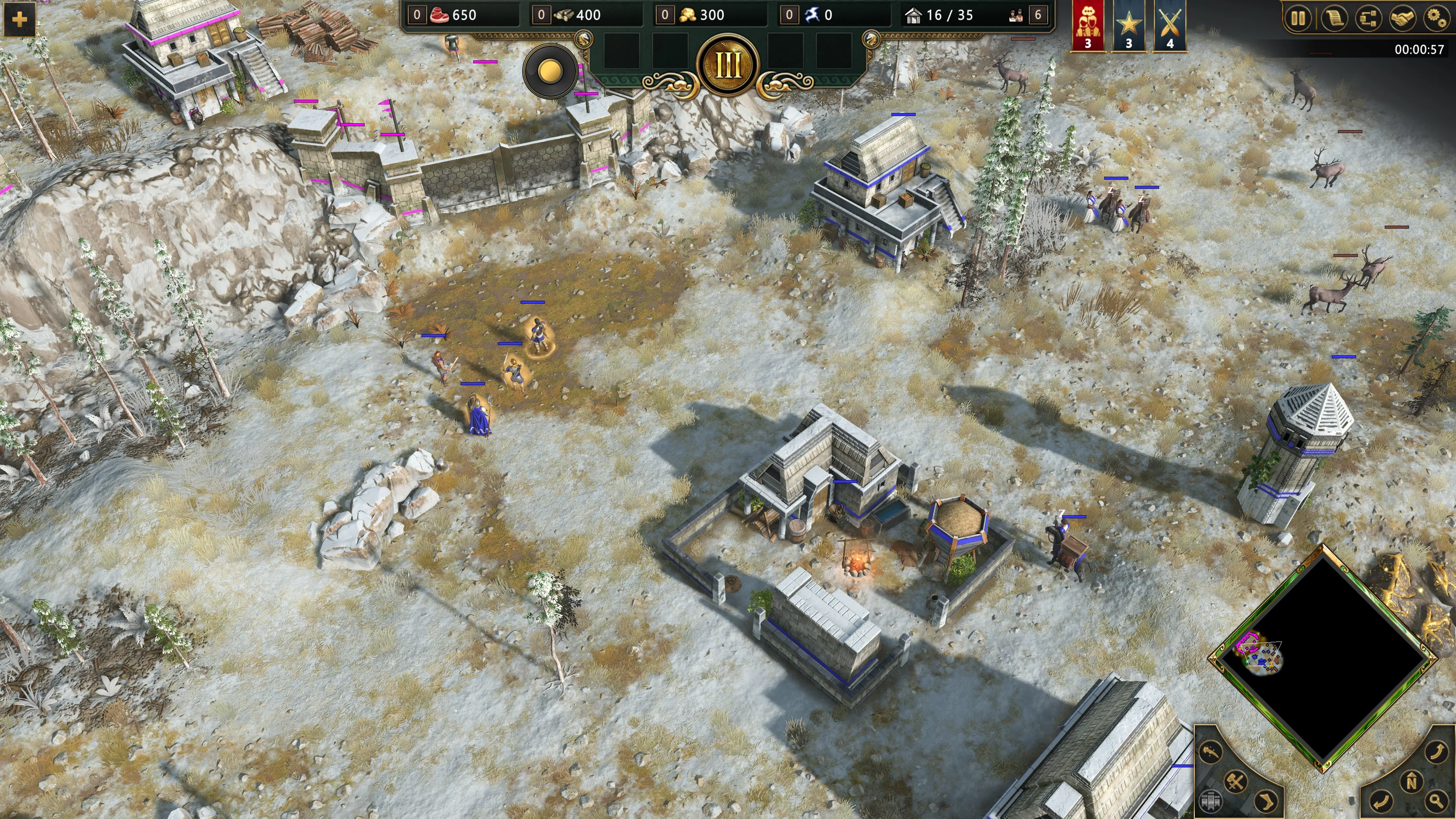This screenshot has width=1456, height=819.
Task: Click the plus button in top-left corner
Action: click(19, 19)
